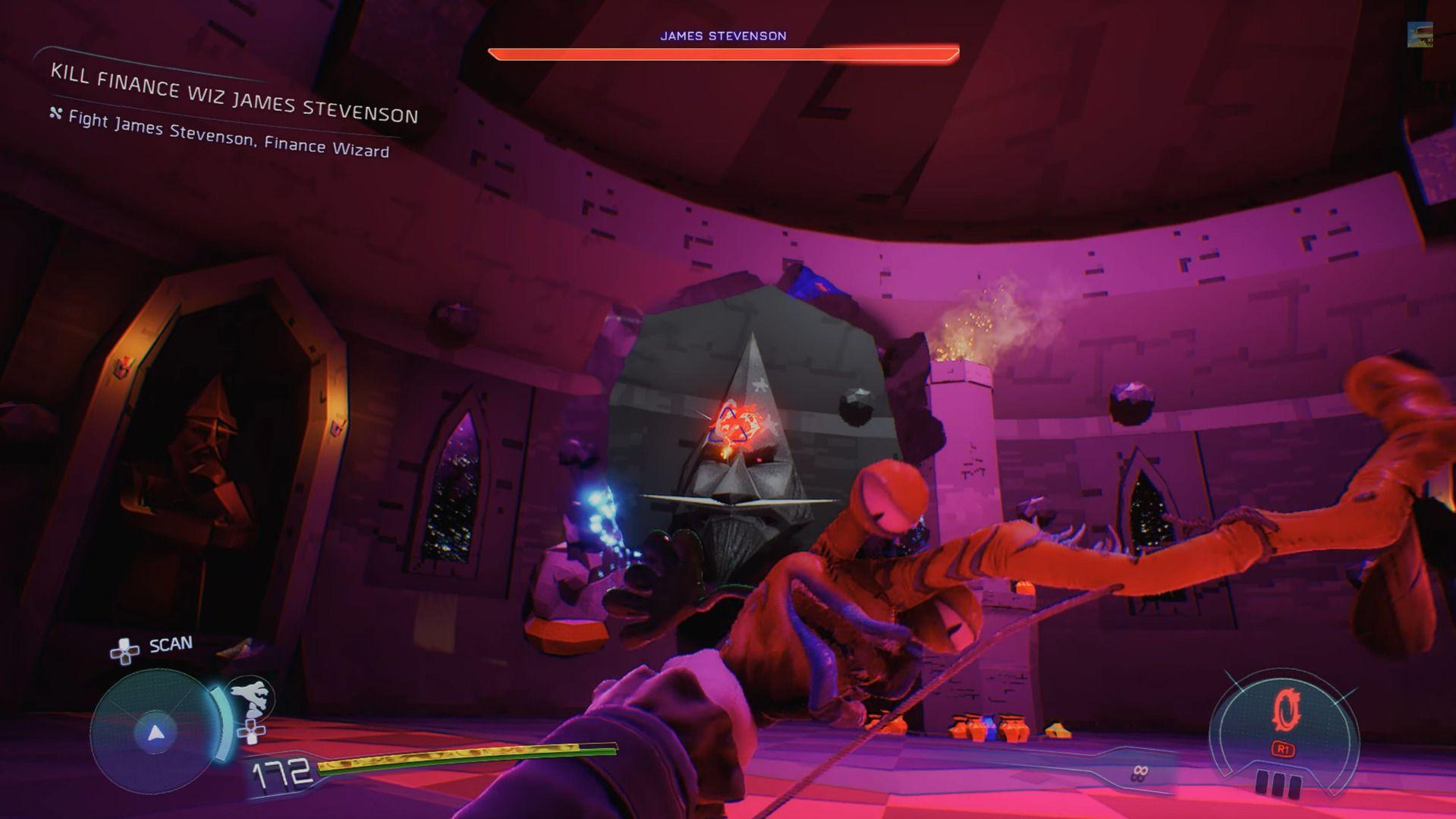1456x819 pixels.
Task: Open the small thumbnail in the corner
Action: coord(1420,35)
